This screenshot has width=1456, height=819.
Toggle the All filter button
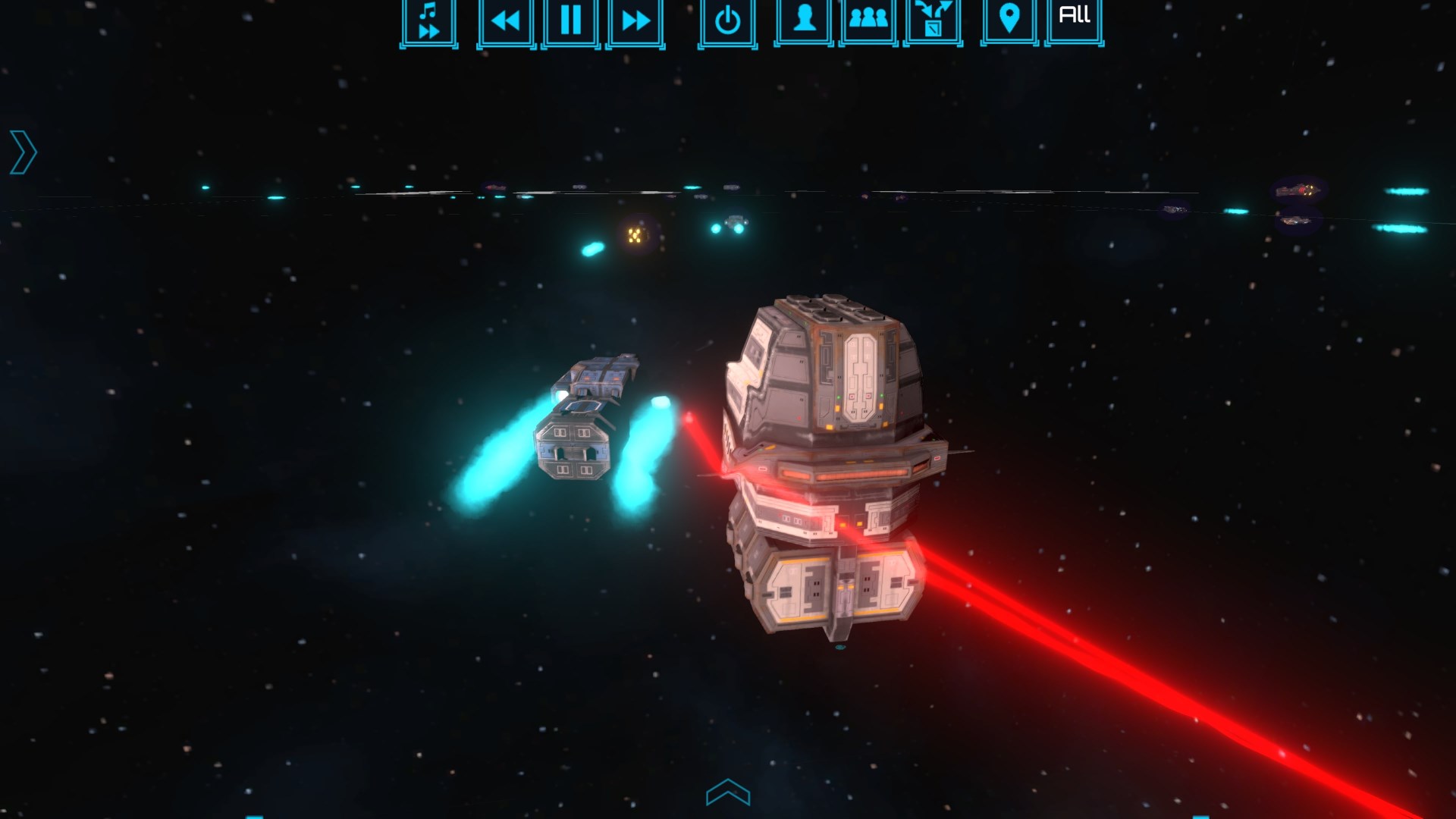1074,17
